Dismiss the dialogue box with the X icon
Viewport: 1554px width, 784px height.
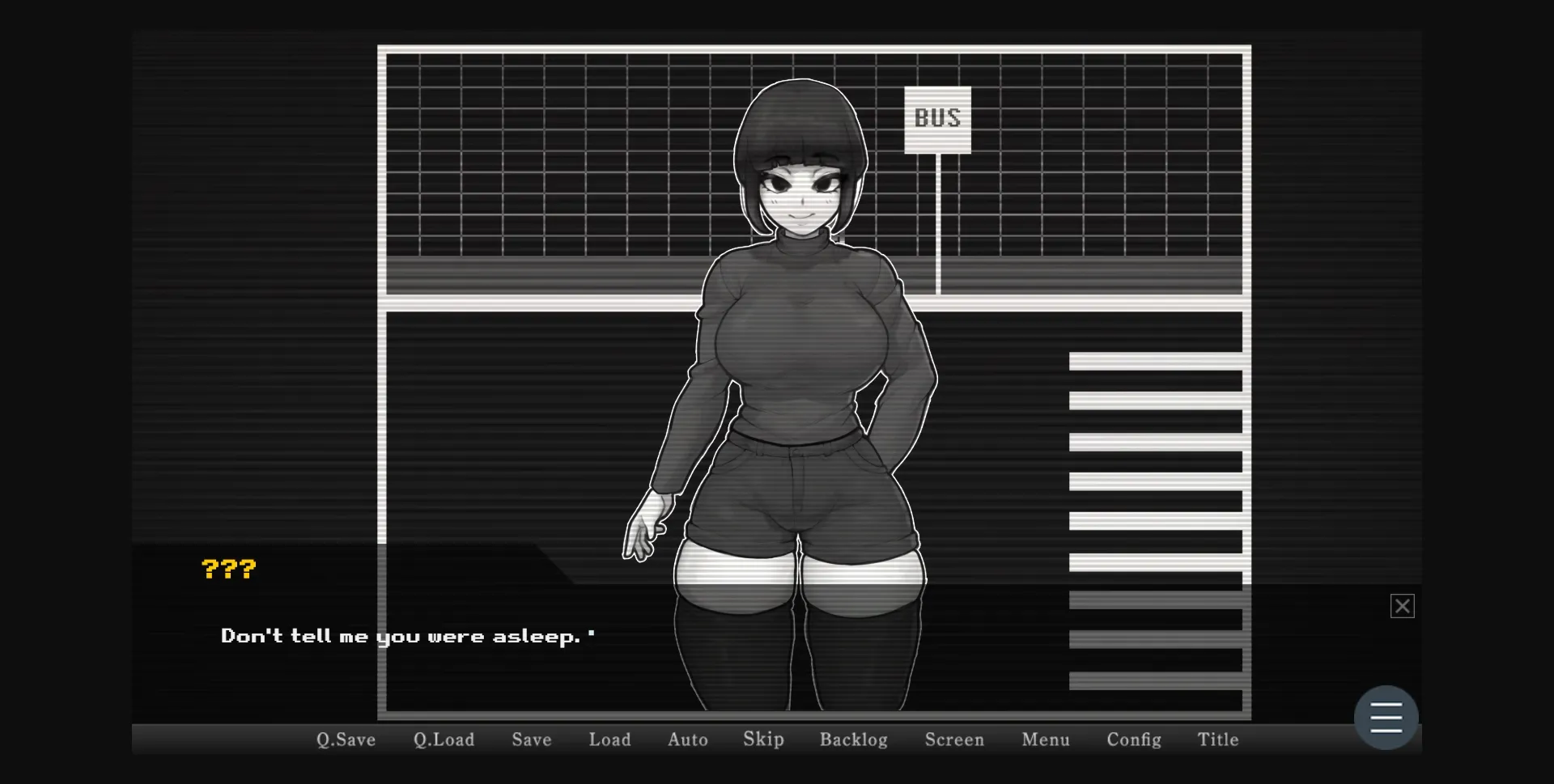[x=1403, y=605]
